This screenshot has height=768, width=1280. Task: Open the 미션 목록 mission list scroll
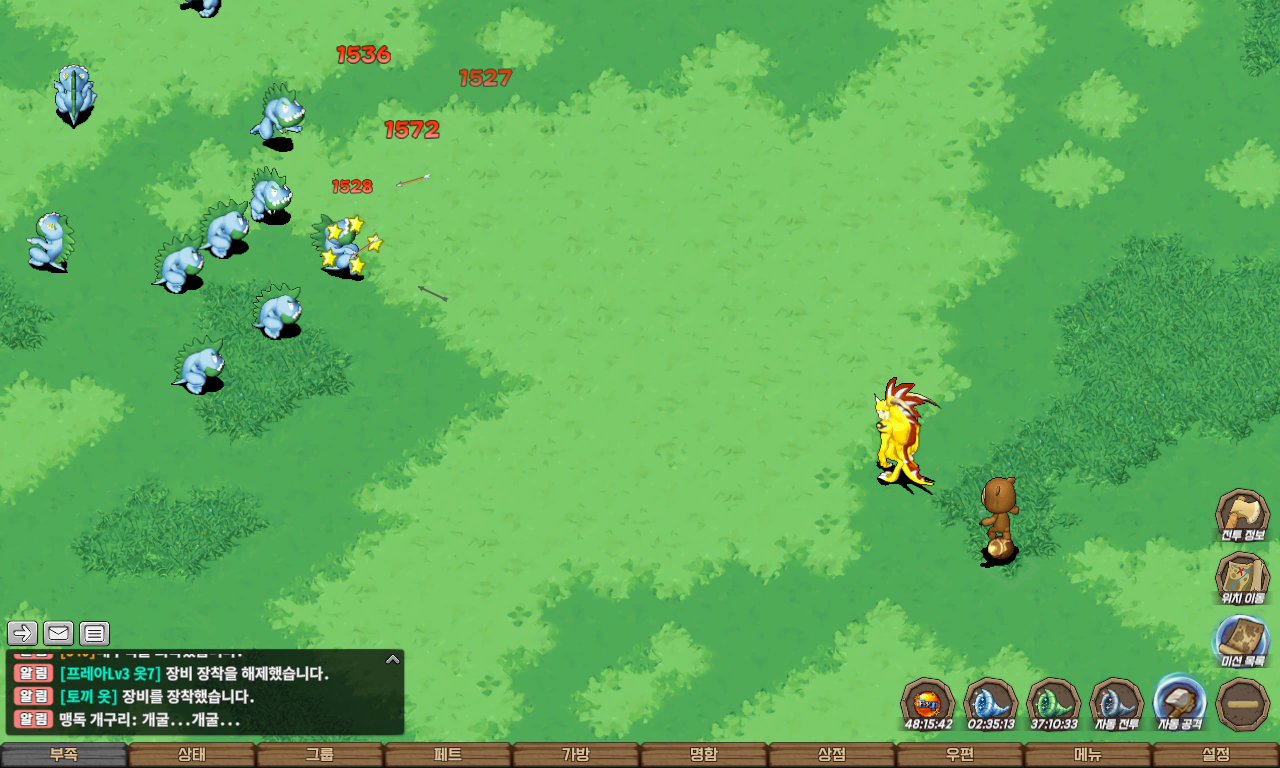(1242, 641)
